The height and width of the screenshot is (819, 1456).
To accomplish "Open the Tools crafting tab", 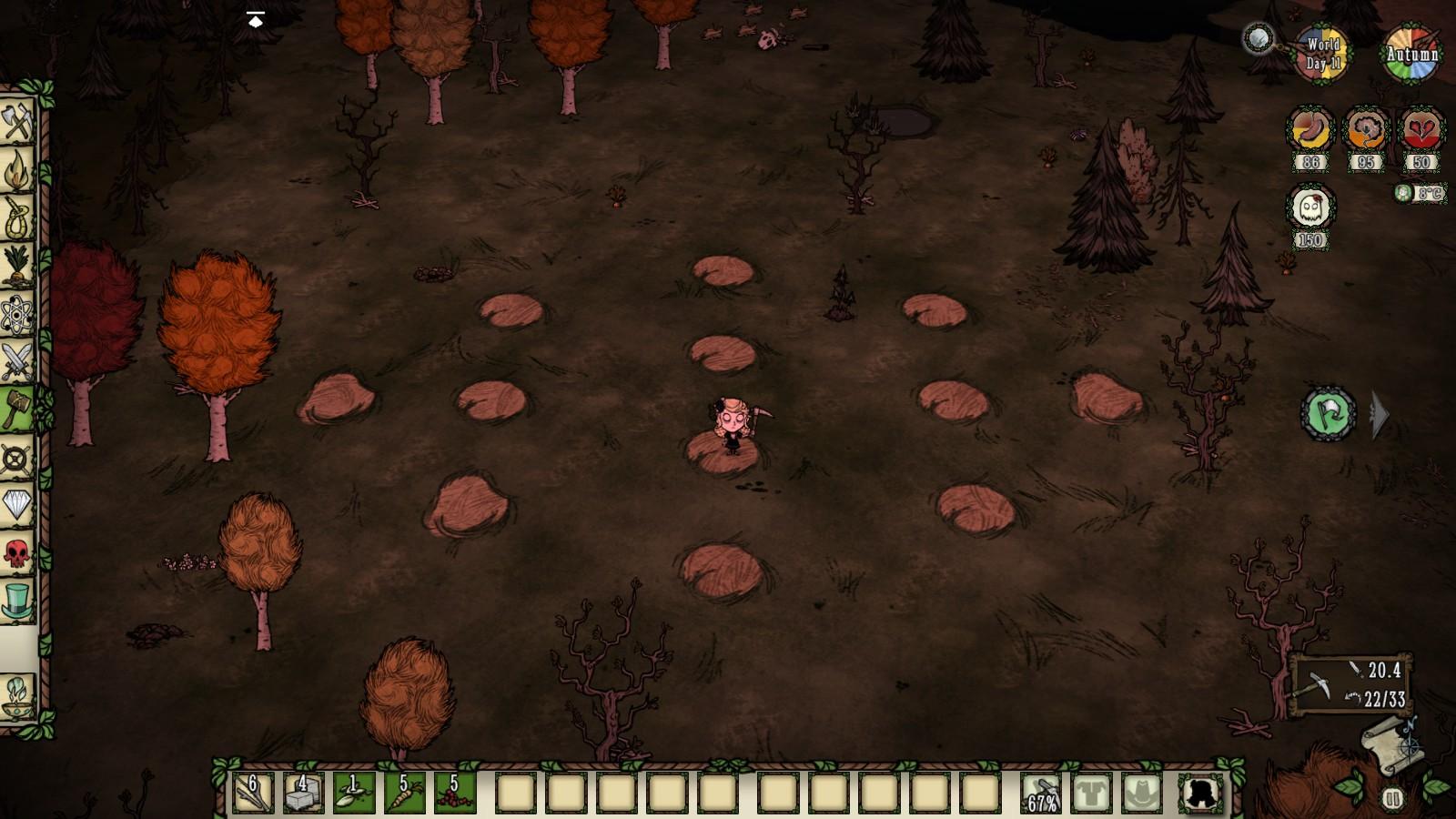I will (x=17, y=121).
